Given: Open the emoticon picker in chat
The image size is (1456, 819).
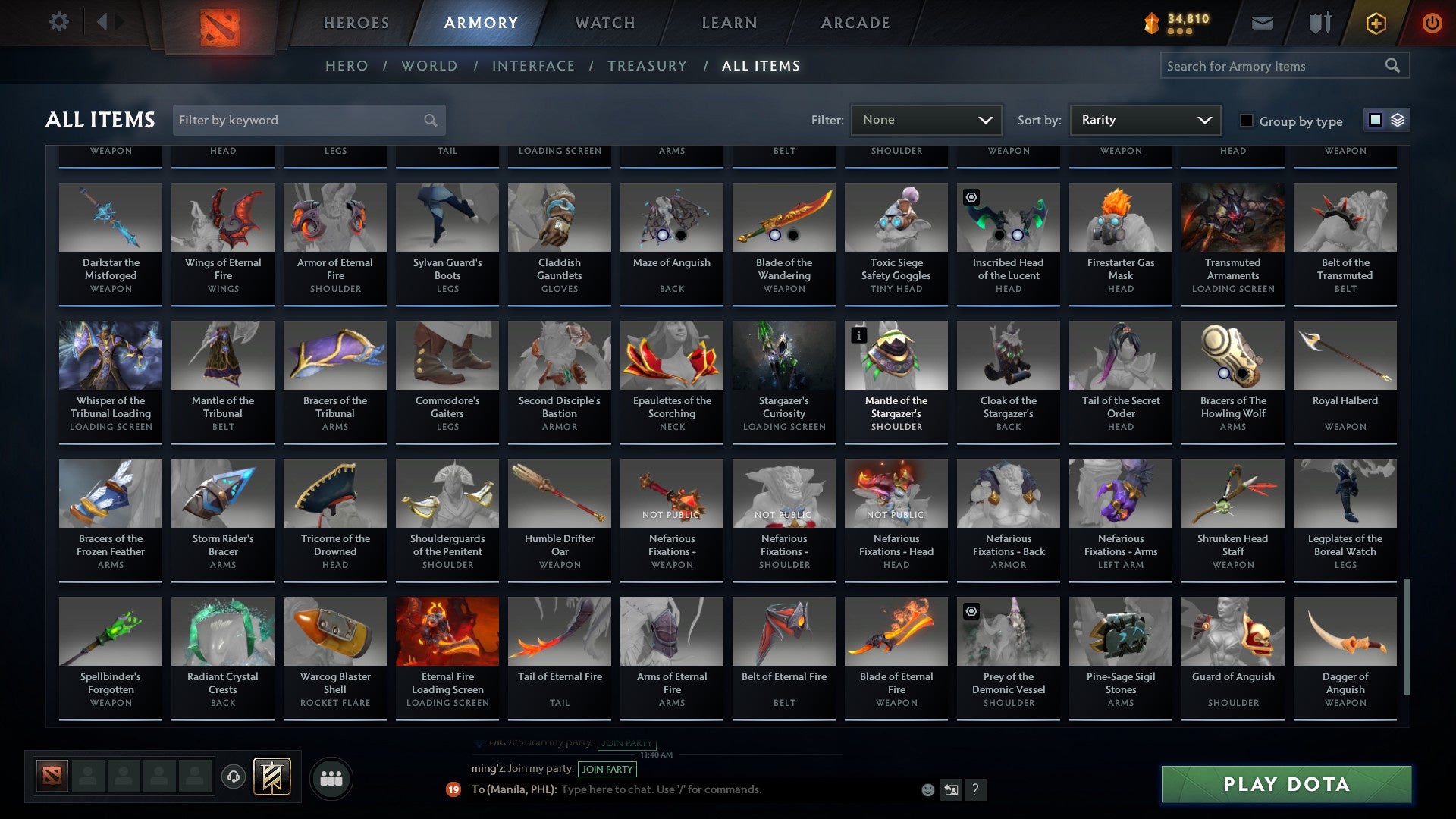Looking at the screenshot, I should coord(927,789).
